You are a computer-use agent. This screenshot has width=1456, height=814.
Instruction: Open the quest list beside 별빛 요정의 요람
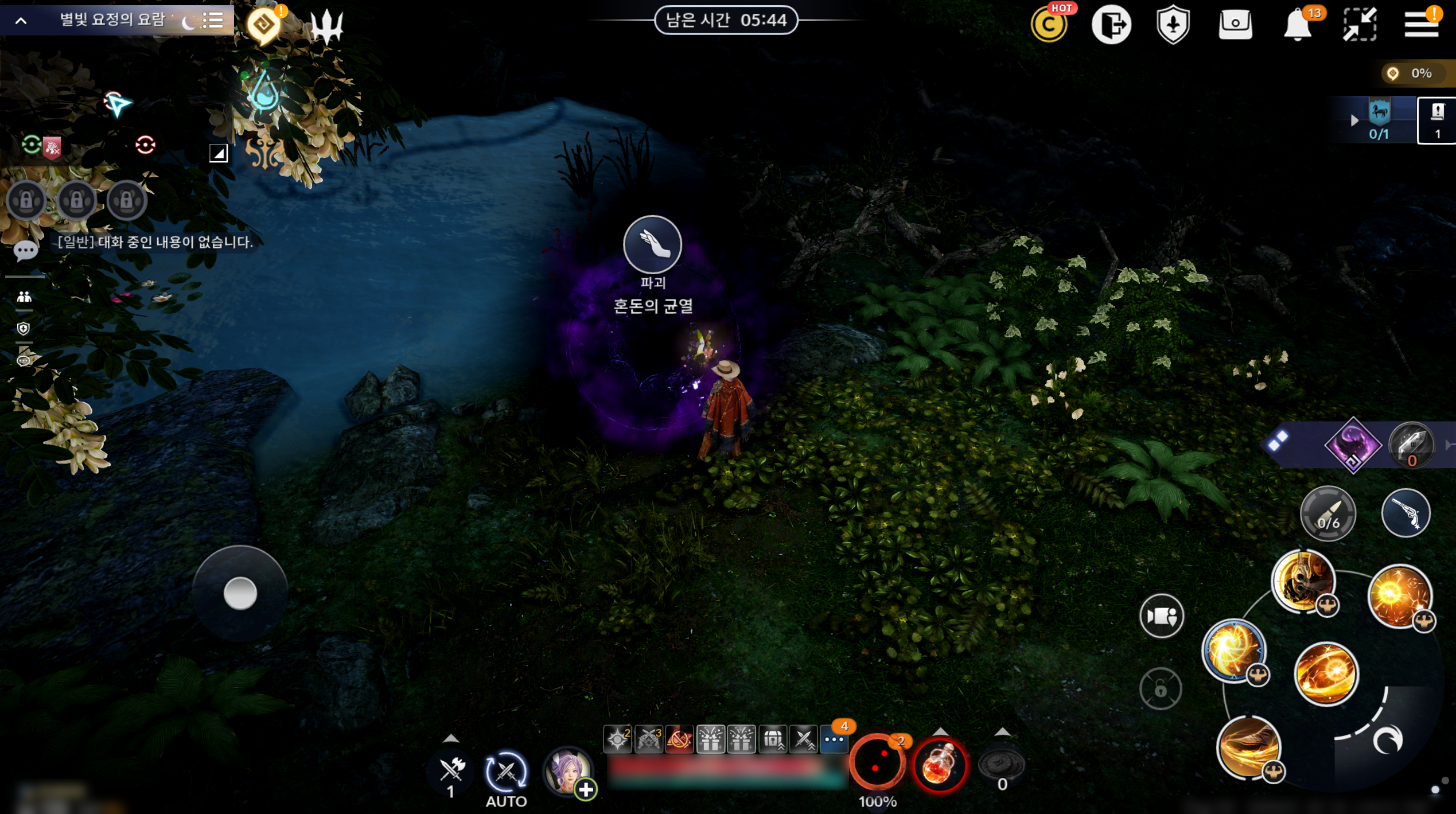(213, 21)
